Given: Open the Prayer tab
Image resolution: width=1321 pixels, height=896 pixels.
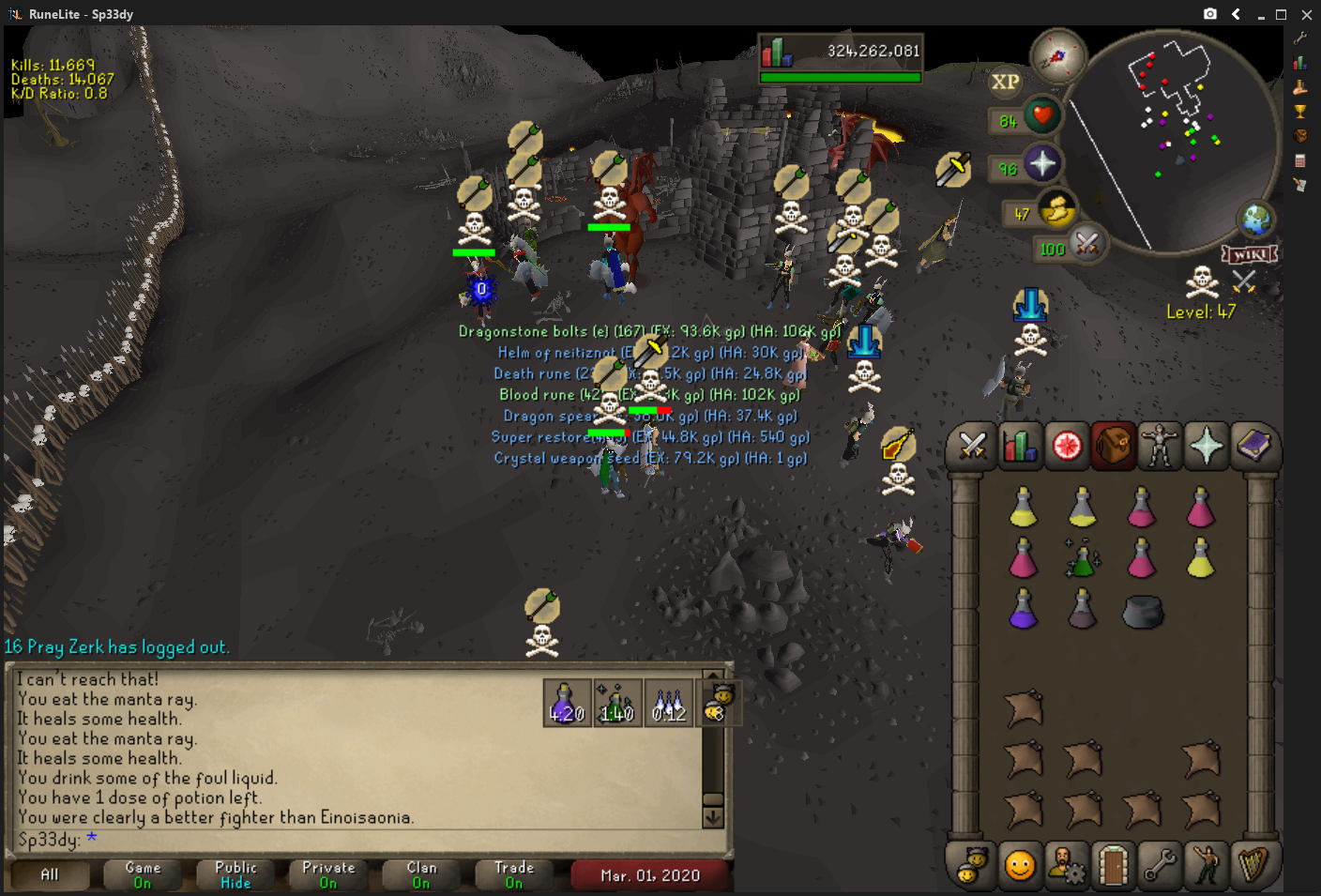Looking at the screenshot, I should click(x=1207, y=446).
